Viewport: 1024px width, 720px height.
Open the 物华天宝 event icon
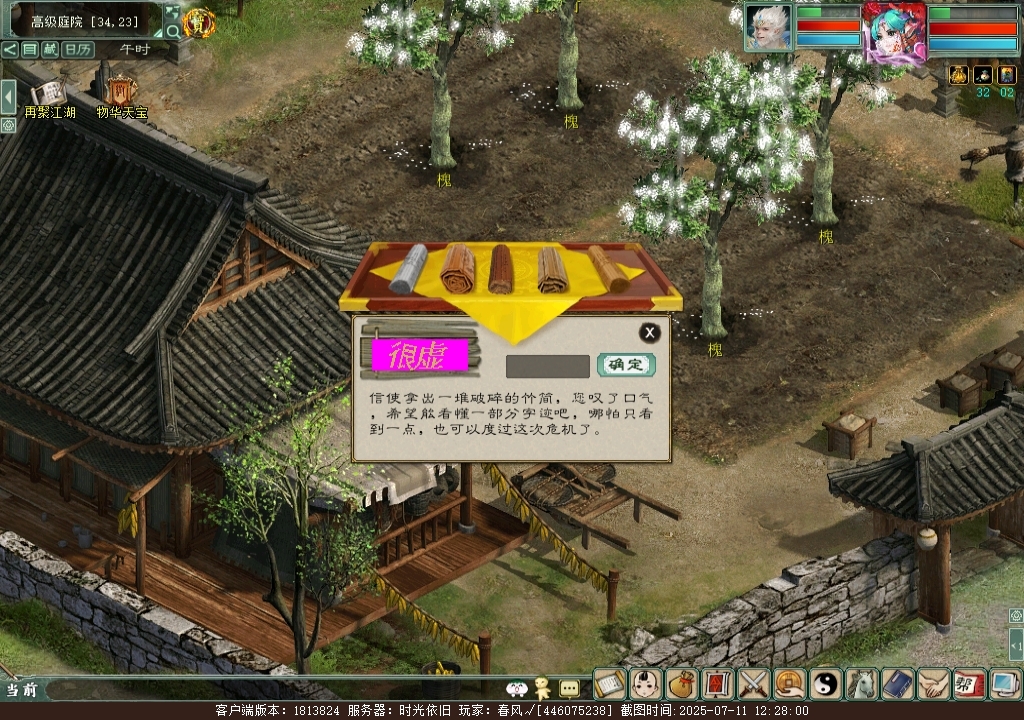[121, 94]
